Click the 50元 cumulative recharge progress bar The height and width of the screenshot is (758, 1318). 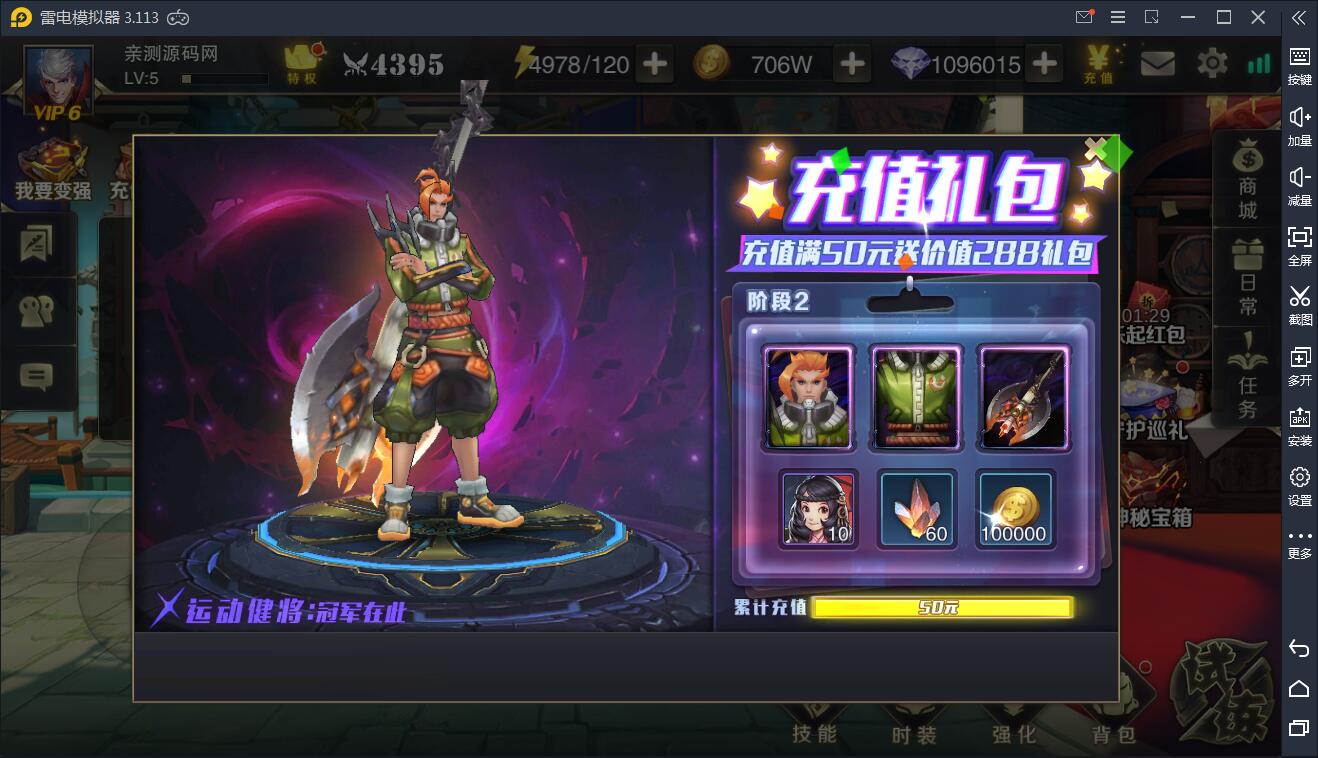coord(942,608)
